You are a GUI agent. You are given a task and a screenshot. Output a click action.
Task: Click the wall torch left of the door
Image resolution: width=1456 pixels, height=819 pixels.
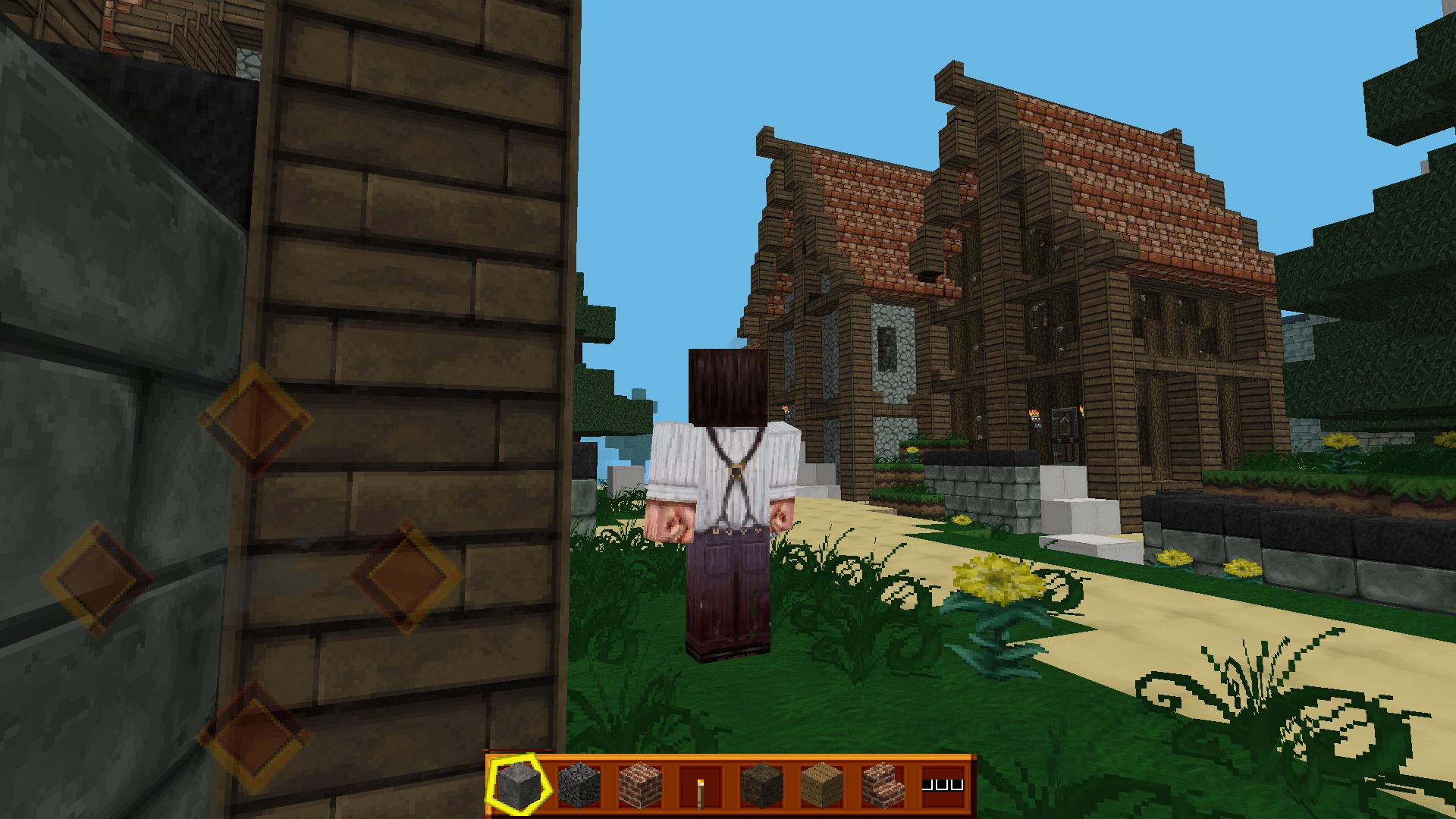coord(1034,416)
